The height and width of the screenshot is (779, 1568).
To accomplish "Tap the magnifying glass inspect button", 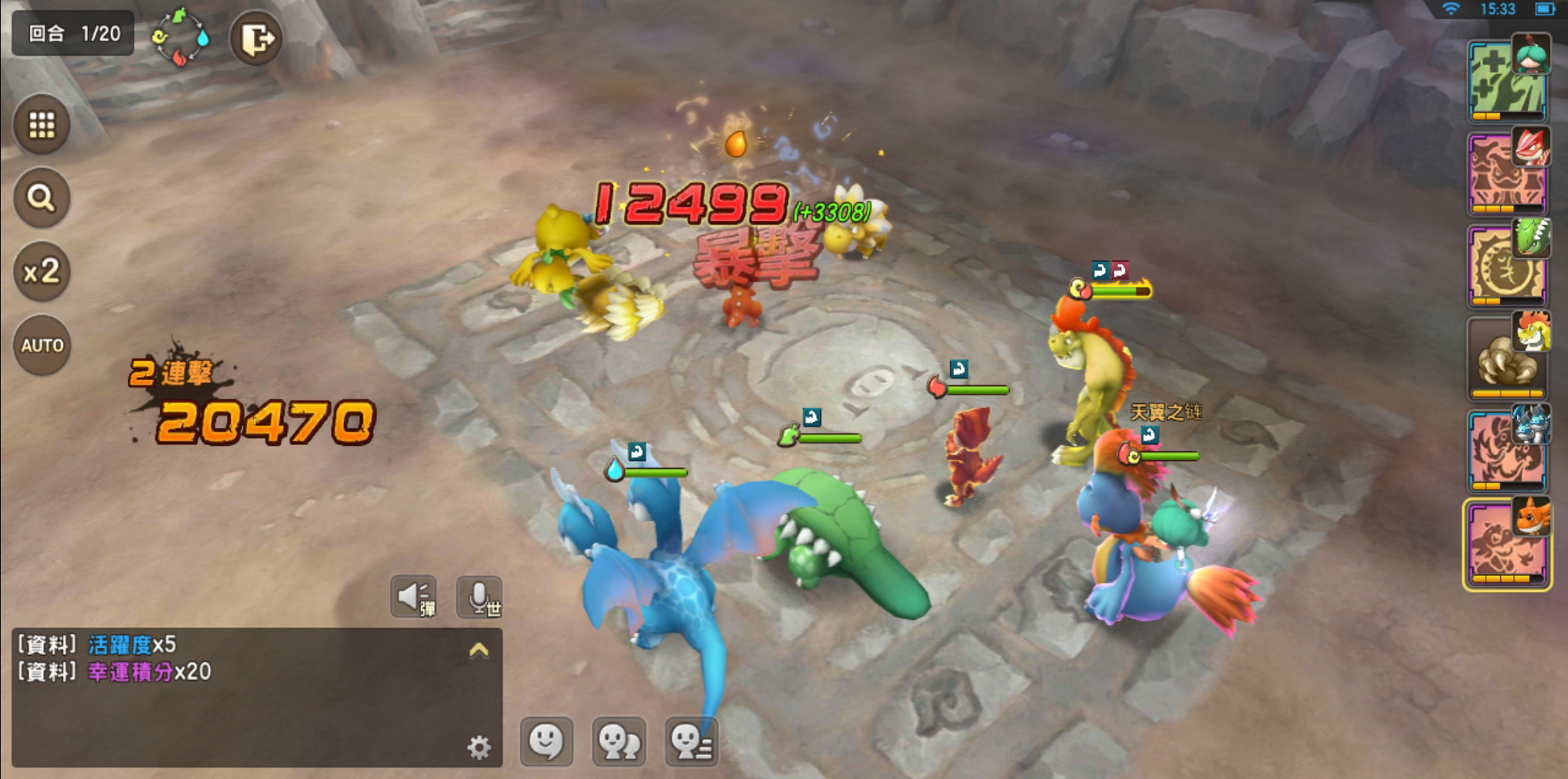I will [x=42, y=198].
